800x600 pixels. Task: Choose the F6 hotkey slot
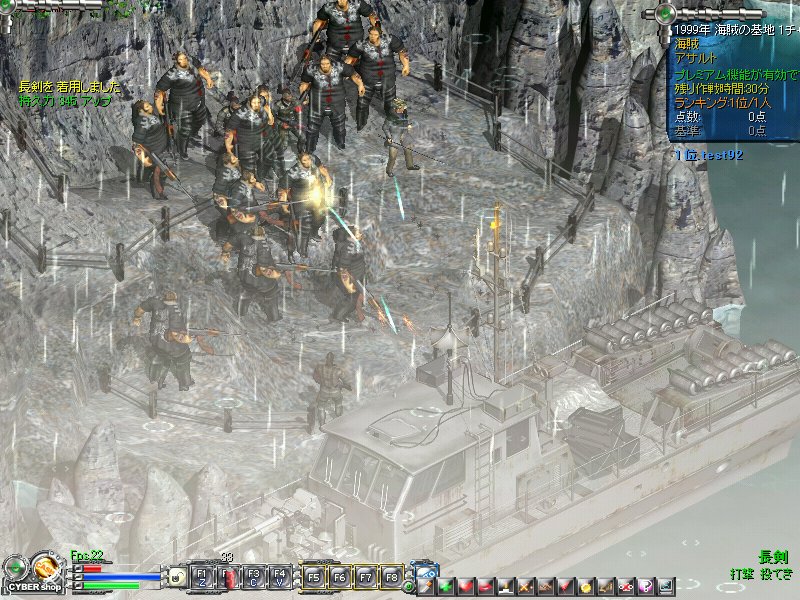tap(340, 577)
